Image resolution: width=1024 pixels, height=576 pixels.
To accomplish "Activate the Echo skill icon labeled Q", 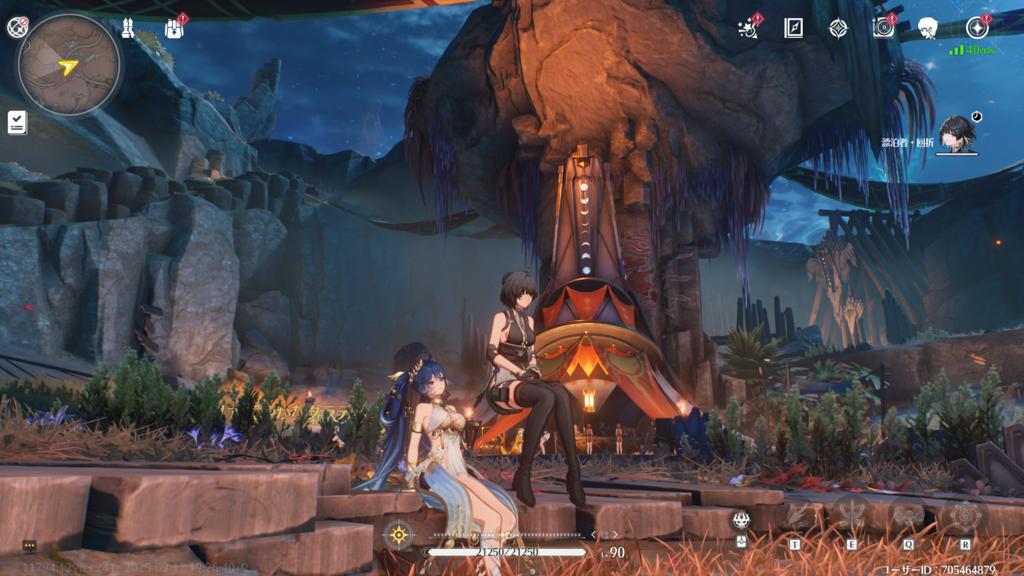I will pyautogui.click(x=909, y=518).
